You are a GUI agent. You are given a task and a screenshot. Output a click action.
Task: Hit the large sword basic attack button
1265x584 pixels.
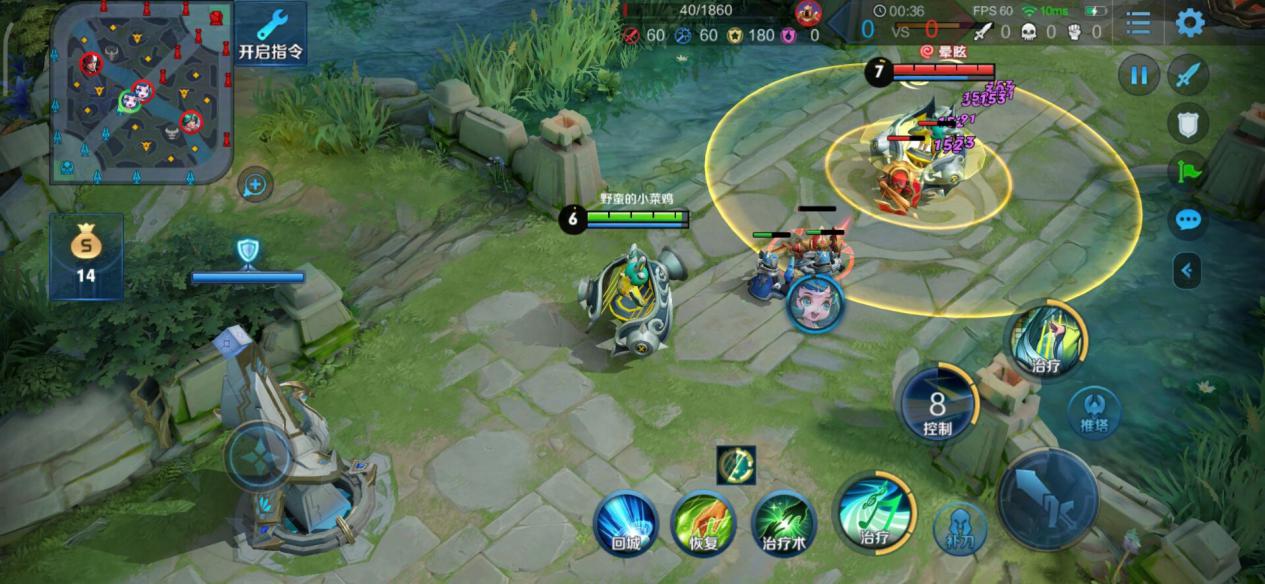(x=1047, y=499)
